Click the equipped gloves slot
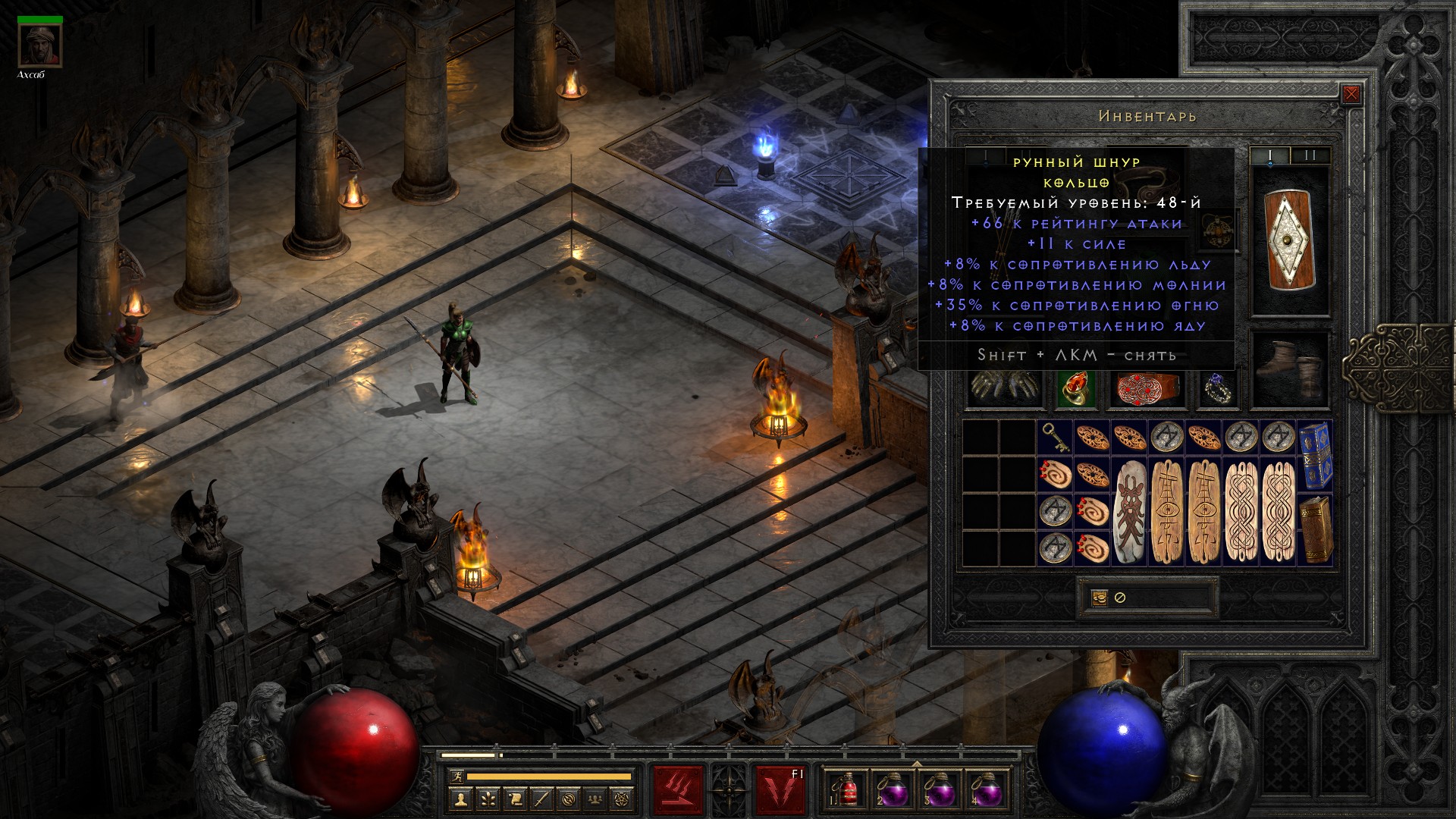The image size is (1456, 819). pos(1003,388)
